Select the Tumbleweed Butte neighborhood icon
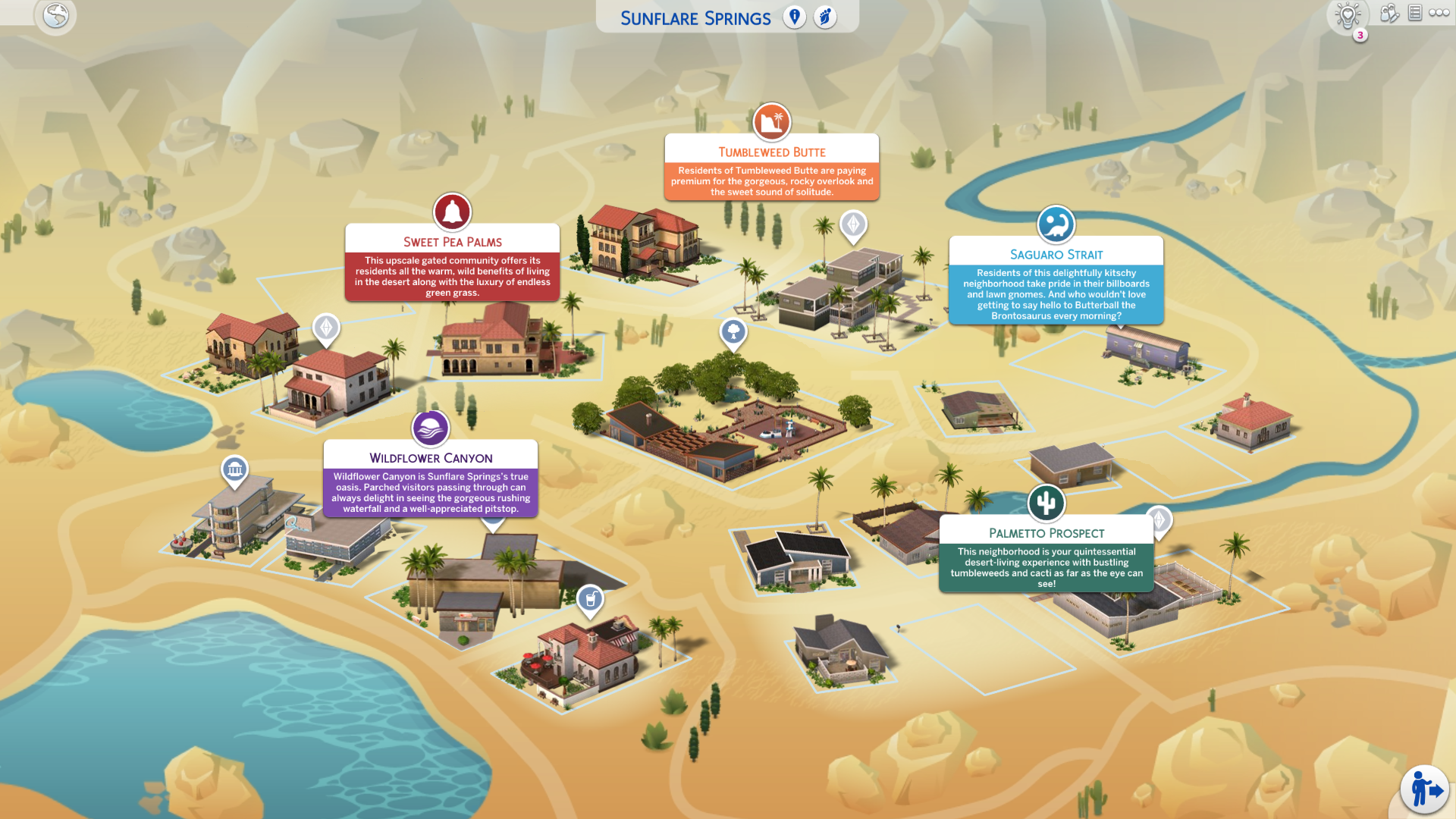This screenshot has width=1456, height=819. coord(771,121)
